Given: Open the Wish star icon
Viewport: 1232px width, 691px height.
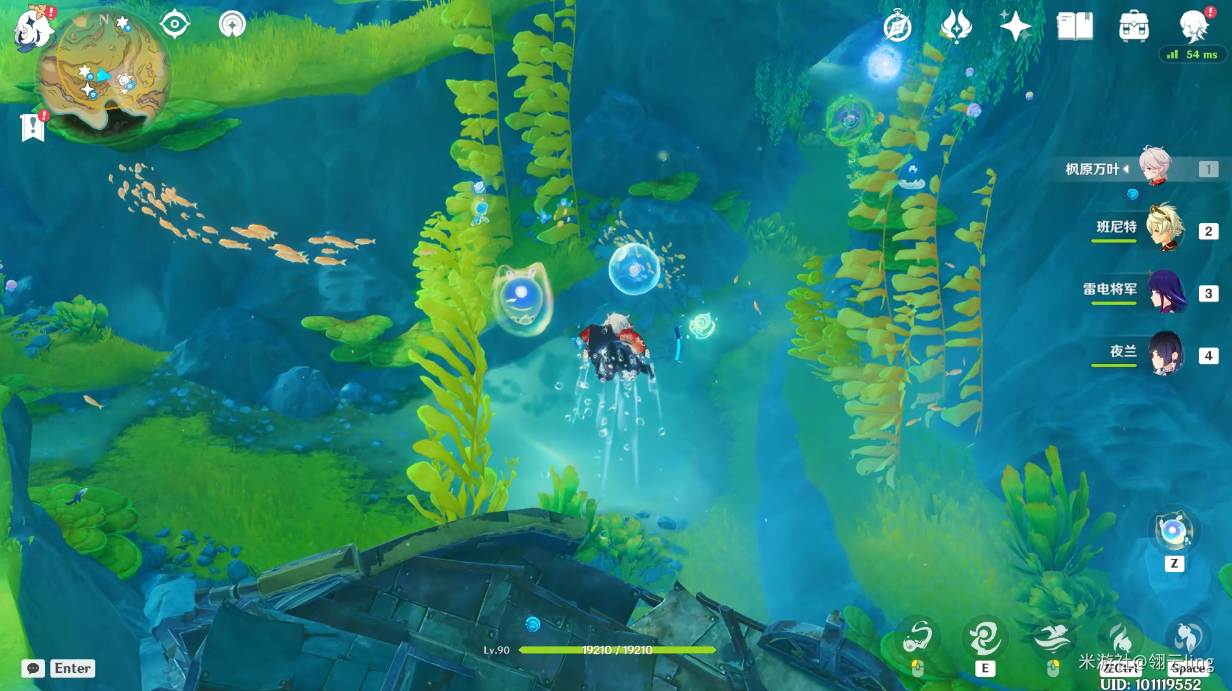Looking at the screenshot, I should click(1015, 26).
